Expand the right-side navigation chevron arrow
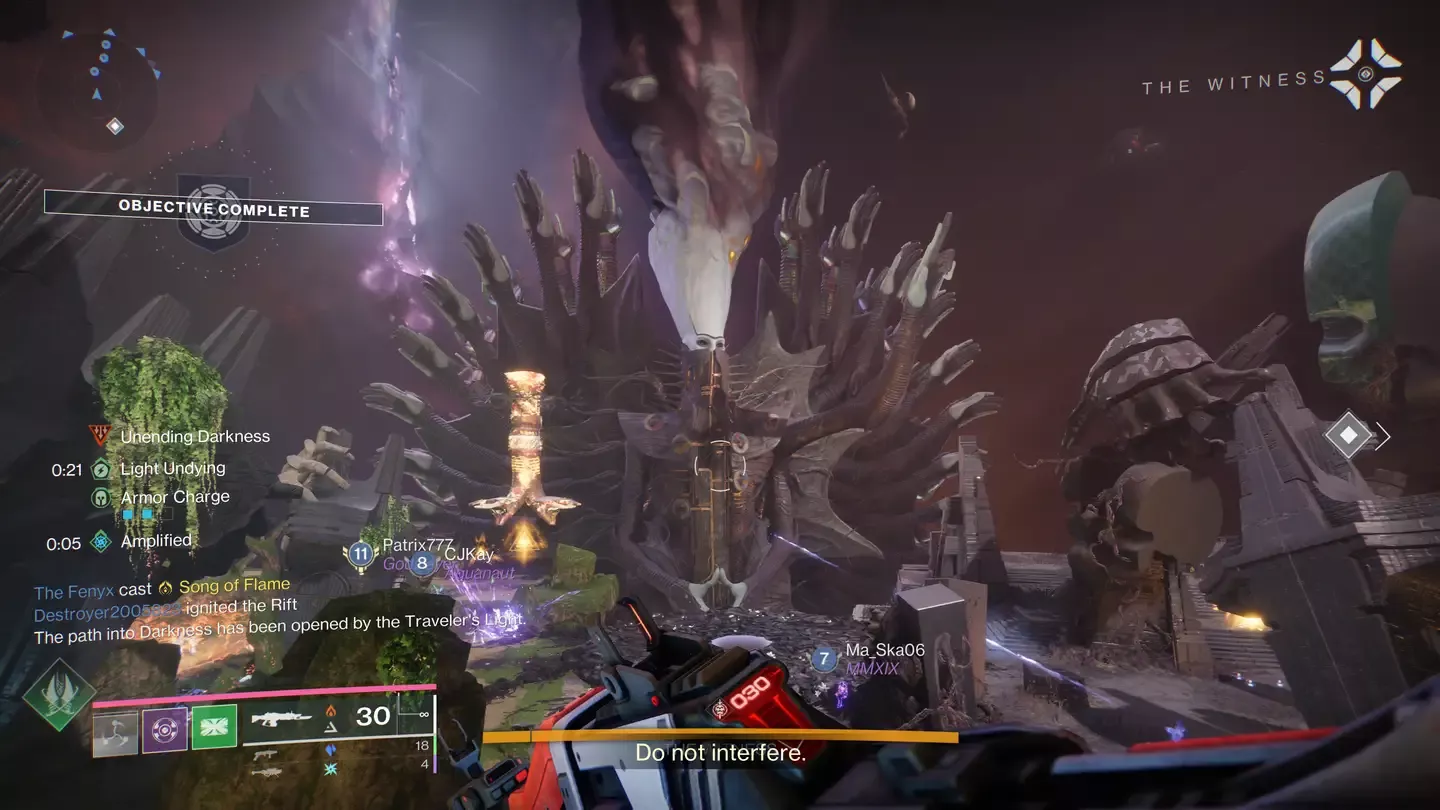 click(1385, 436)
